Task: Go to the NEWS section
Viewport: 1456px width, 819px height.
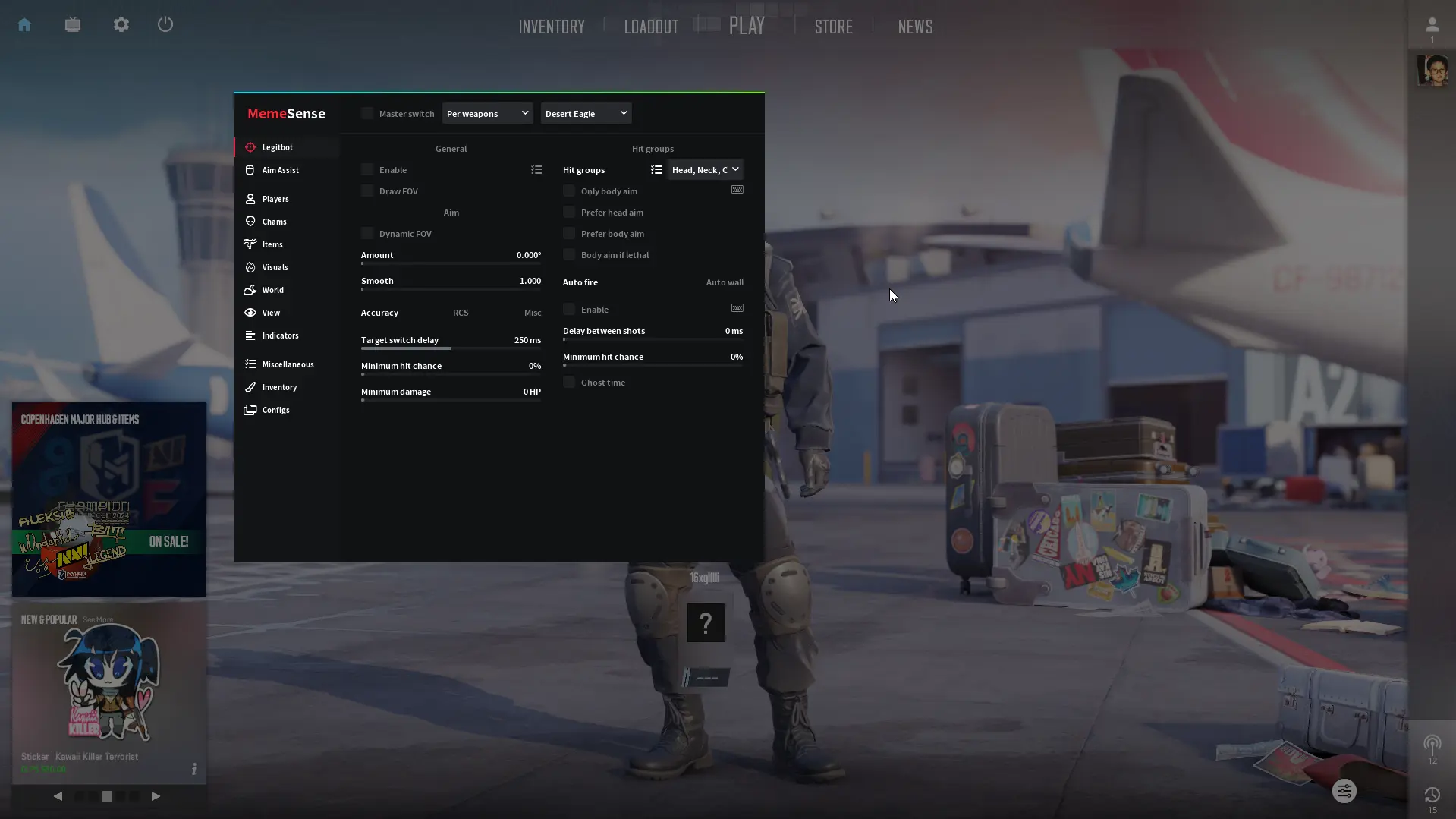Action: coord(915,27)
